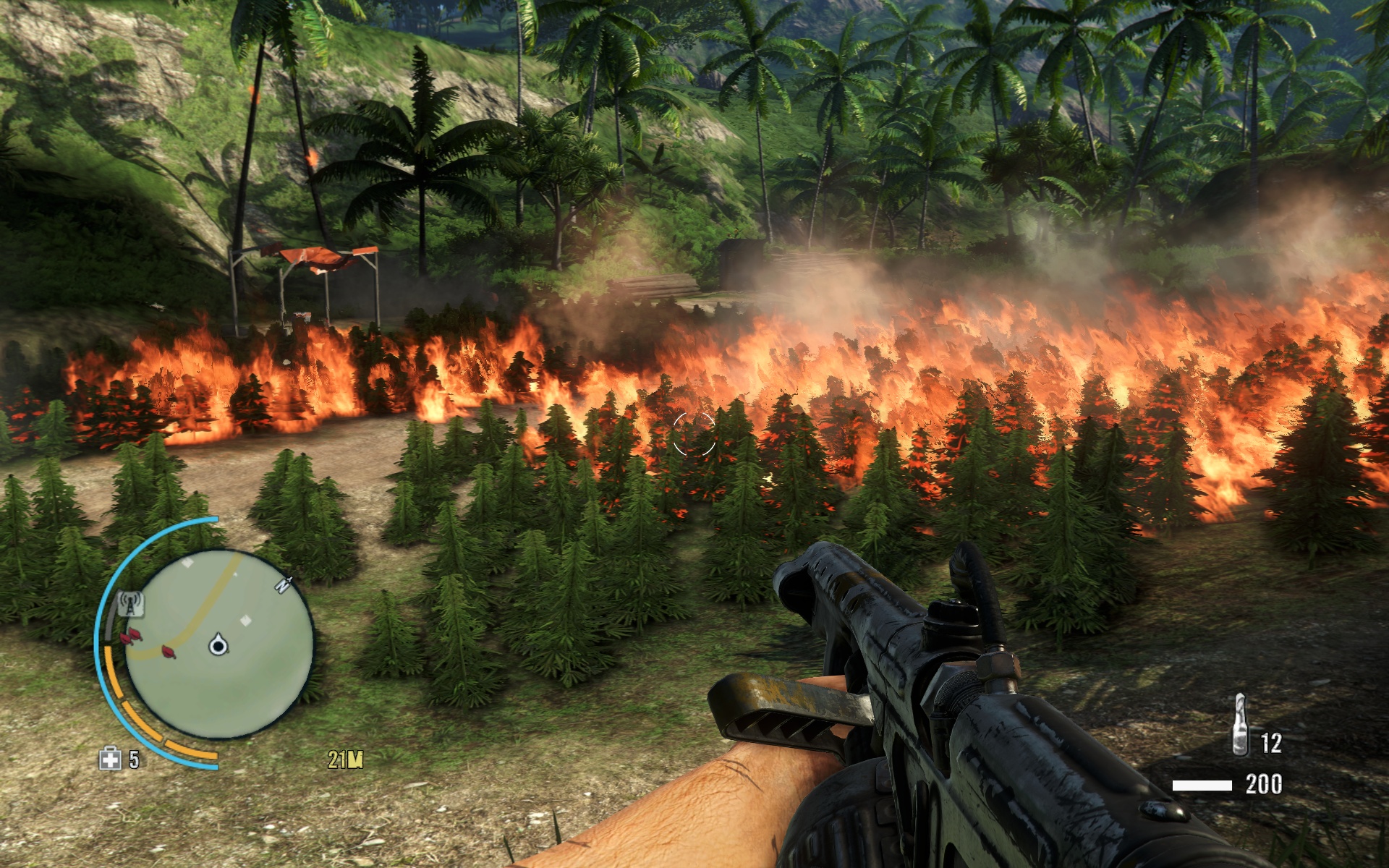The width and height of the screenshot is (1389, 868).
Task: Select the radio tower marker on minimap
Action: (x=130, y=603)
